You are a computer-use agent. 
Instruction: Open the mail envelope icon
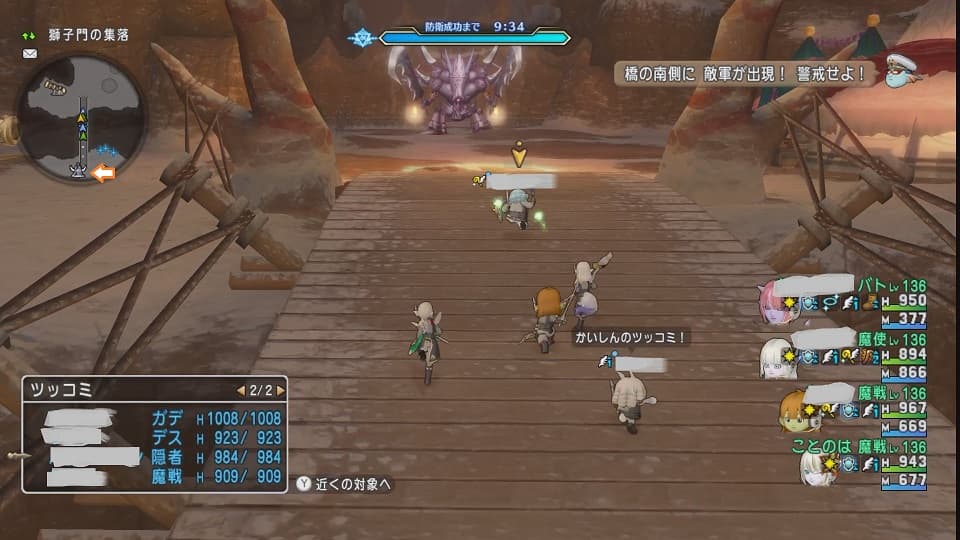29,54
